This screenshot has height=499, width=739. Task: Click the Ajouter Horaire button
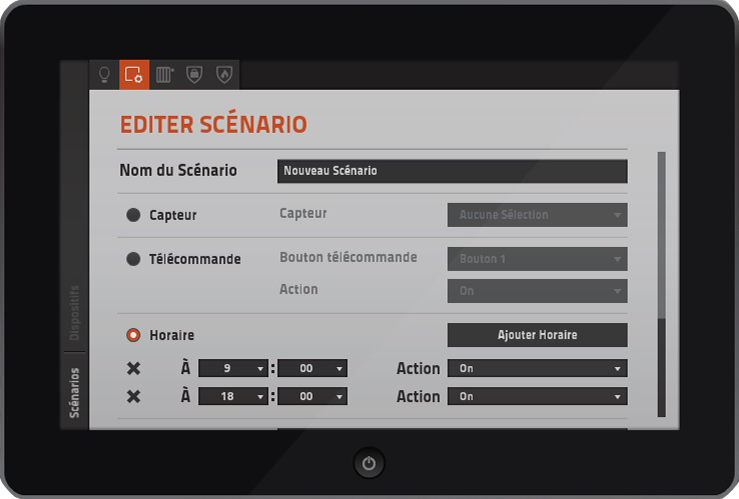pos(537,335)
